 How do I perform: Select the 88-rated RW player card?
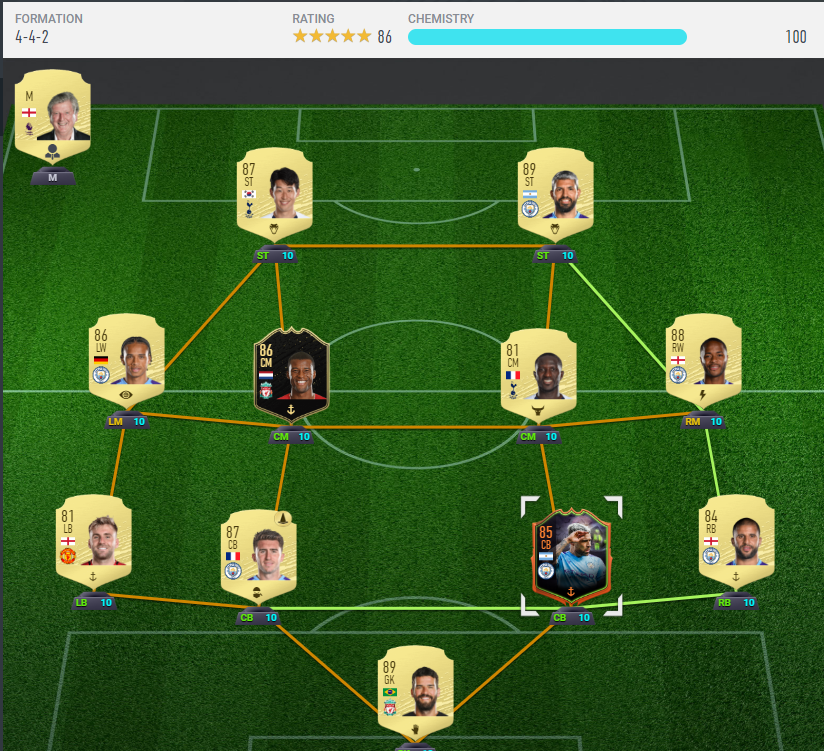[704, 360]
